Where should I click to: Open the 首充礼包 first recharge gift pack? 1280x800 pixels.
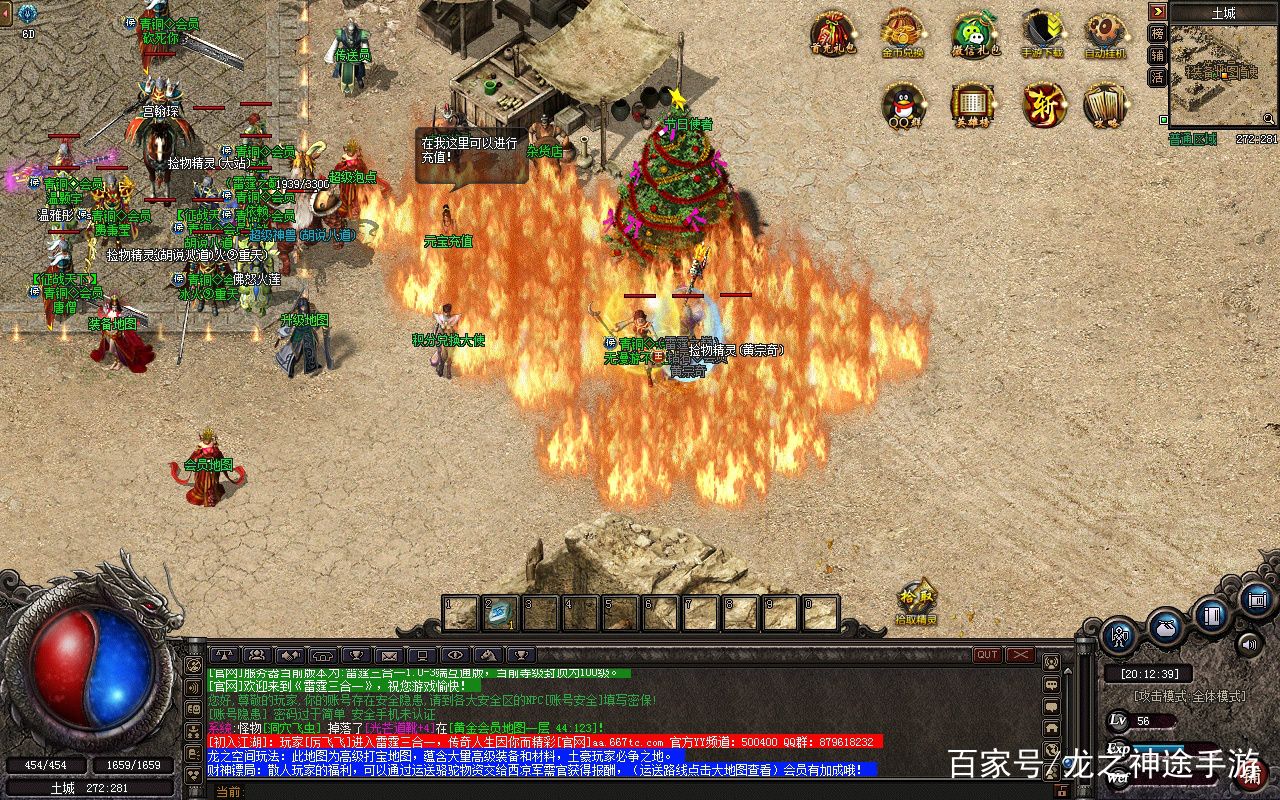830,32
